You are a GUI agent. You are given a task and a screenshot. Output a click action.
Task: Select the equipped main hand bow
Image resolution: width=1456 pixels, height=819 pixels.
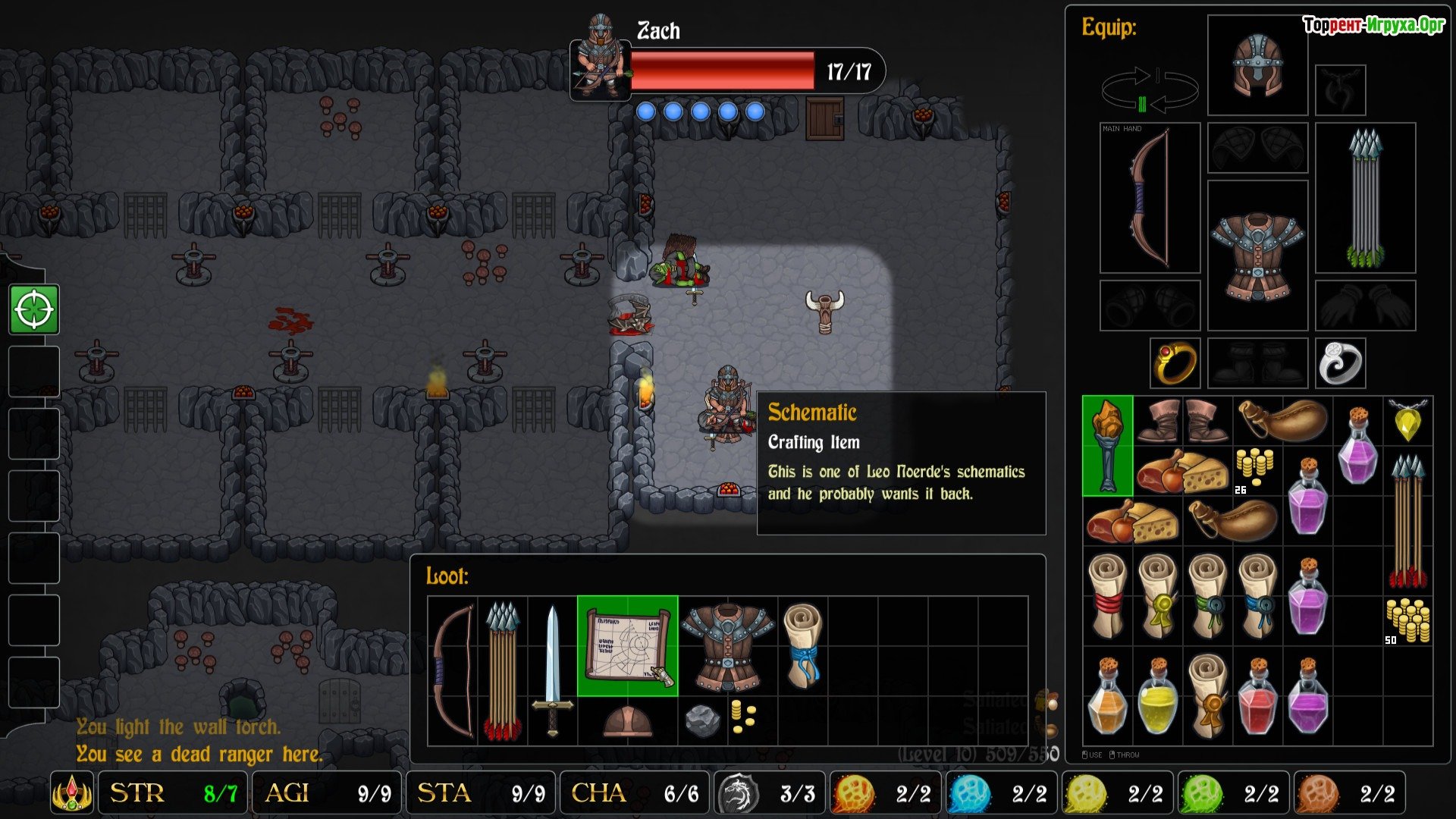(1150, 198)
